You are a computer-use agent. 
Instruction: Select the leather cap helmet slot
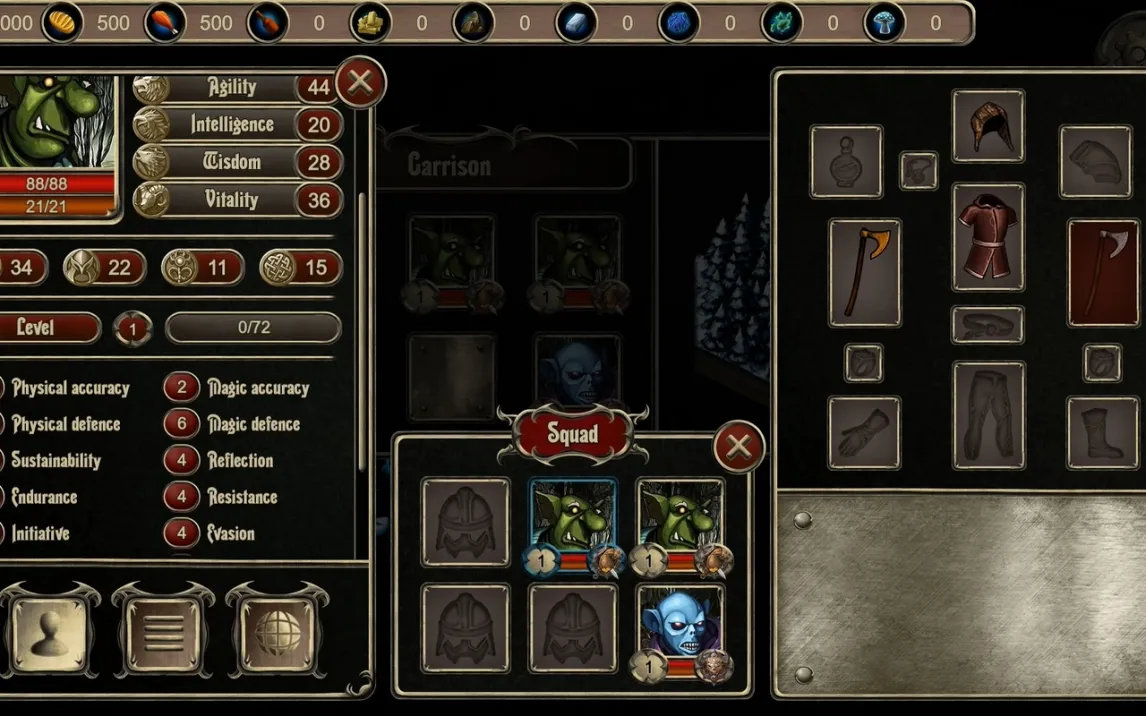click(x=988, y=126)
